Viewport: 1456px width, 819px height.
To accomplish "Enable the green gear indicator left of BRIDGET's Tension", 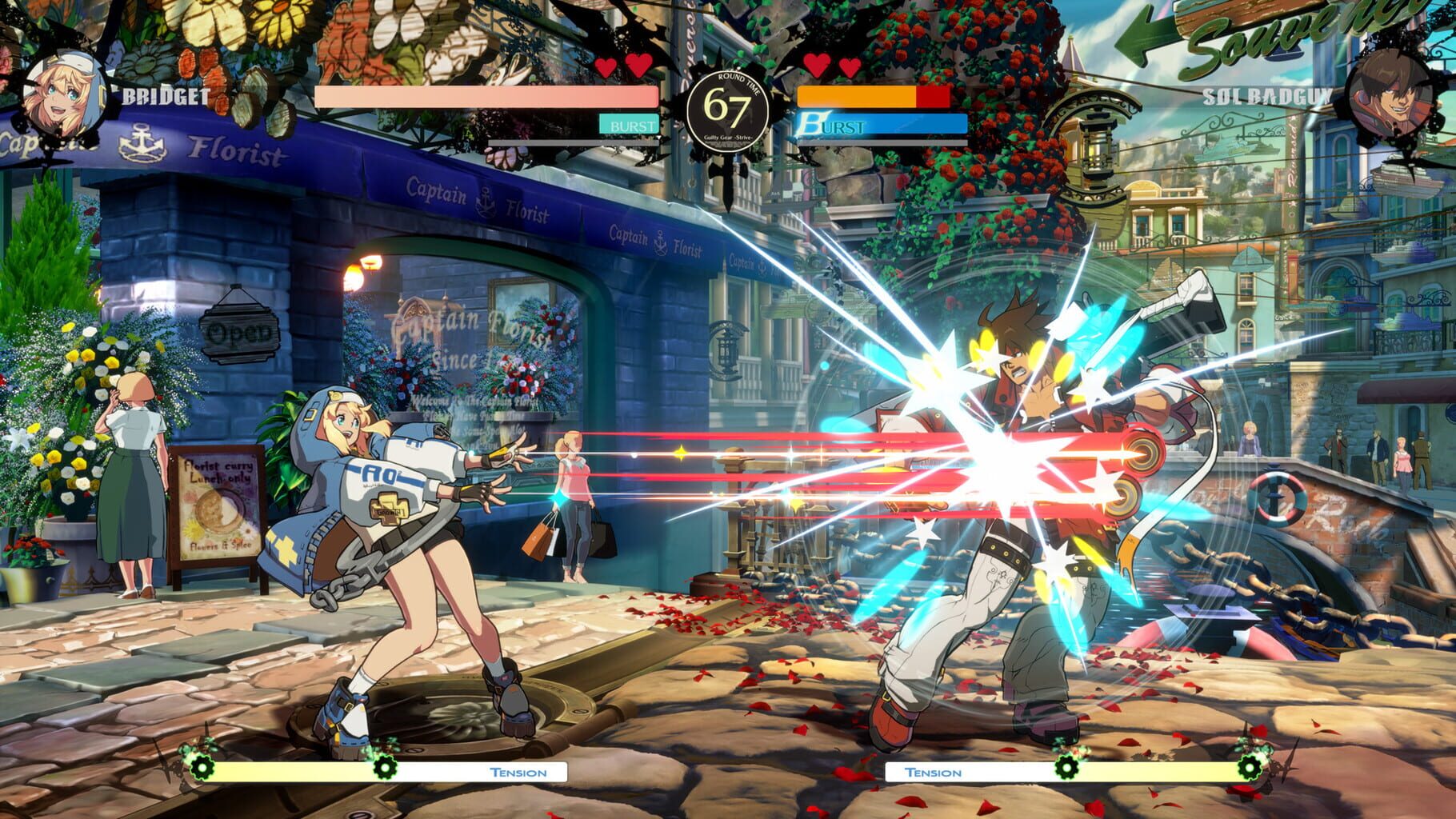I will (202, 769).
